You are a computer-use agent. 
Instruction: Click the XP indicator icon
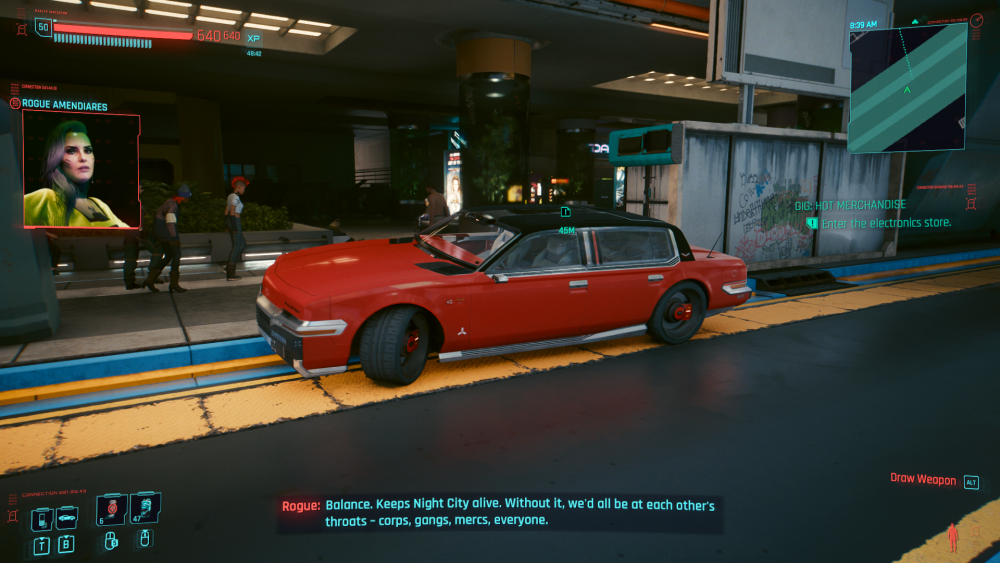(x=253, y=38)
